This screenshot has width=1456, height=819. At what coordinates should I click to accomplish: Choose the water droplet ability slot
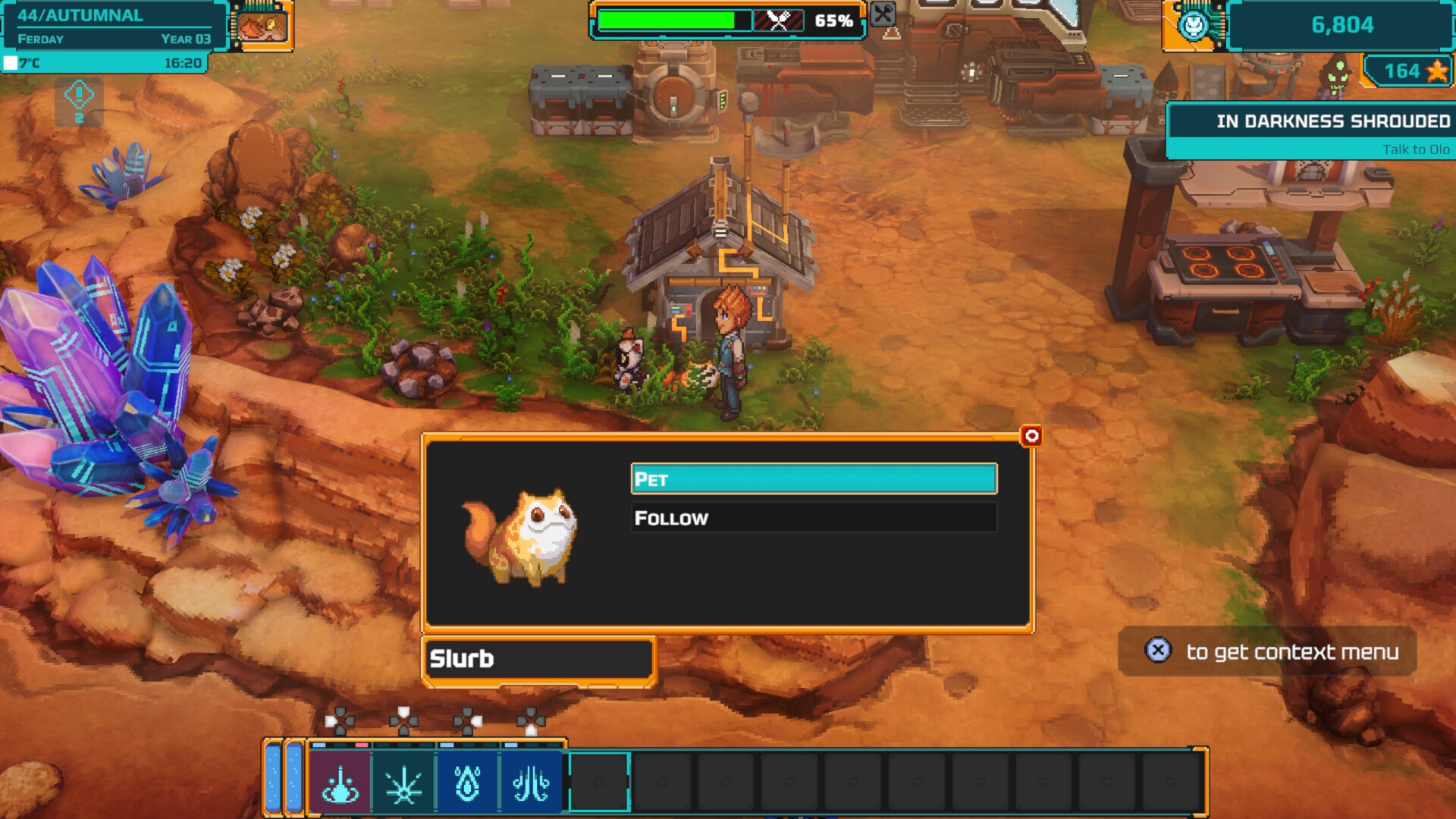468,783
